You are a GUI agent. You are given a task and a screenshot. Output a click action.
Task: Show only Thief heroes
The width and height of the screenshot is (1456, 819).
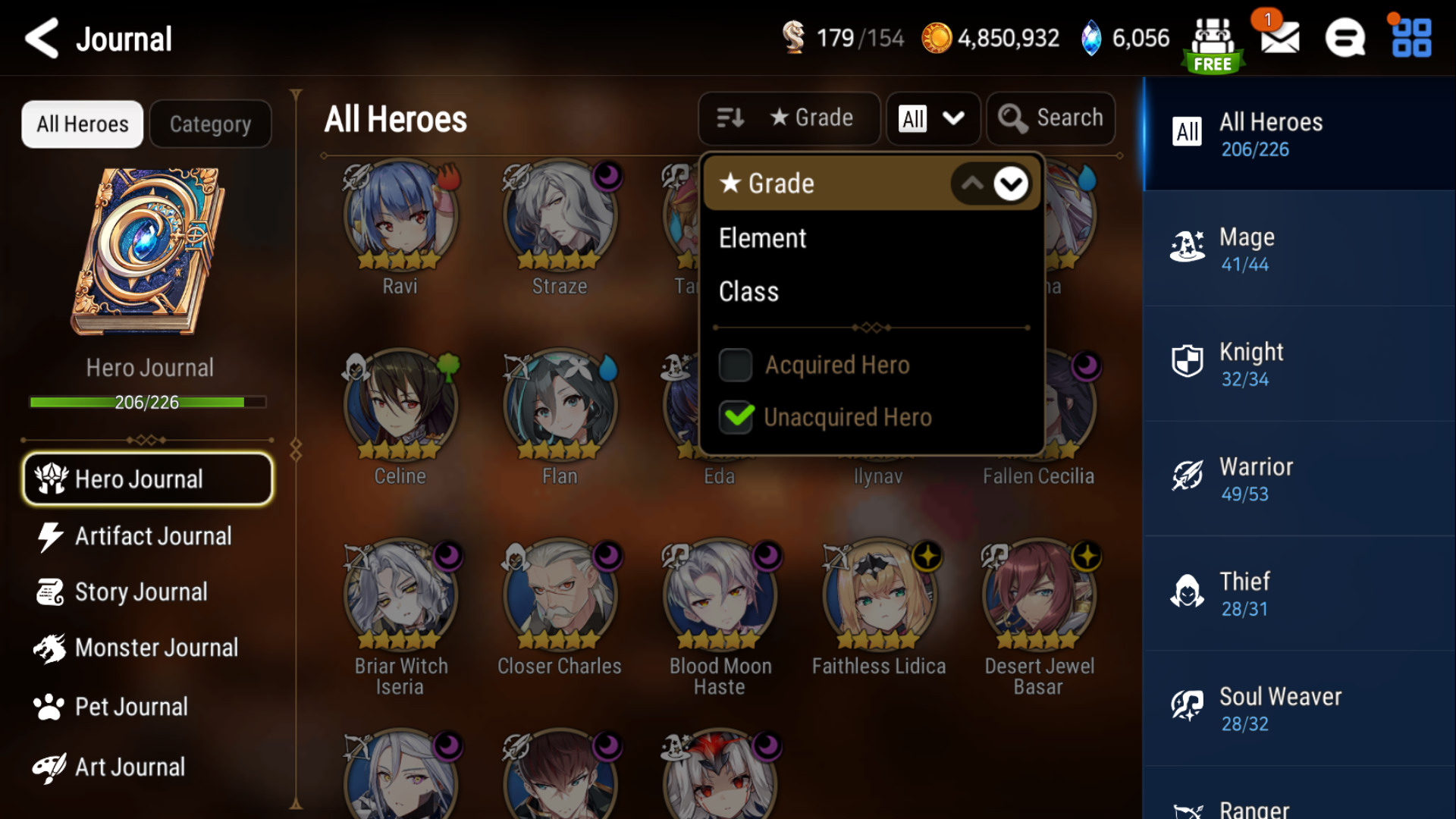coord(1298,594)
